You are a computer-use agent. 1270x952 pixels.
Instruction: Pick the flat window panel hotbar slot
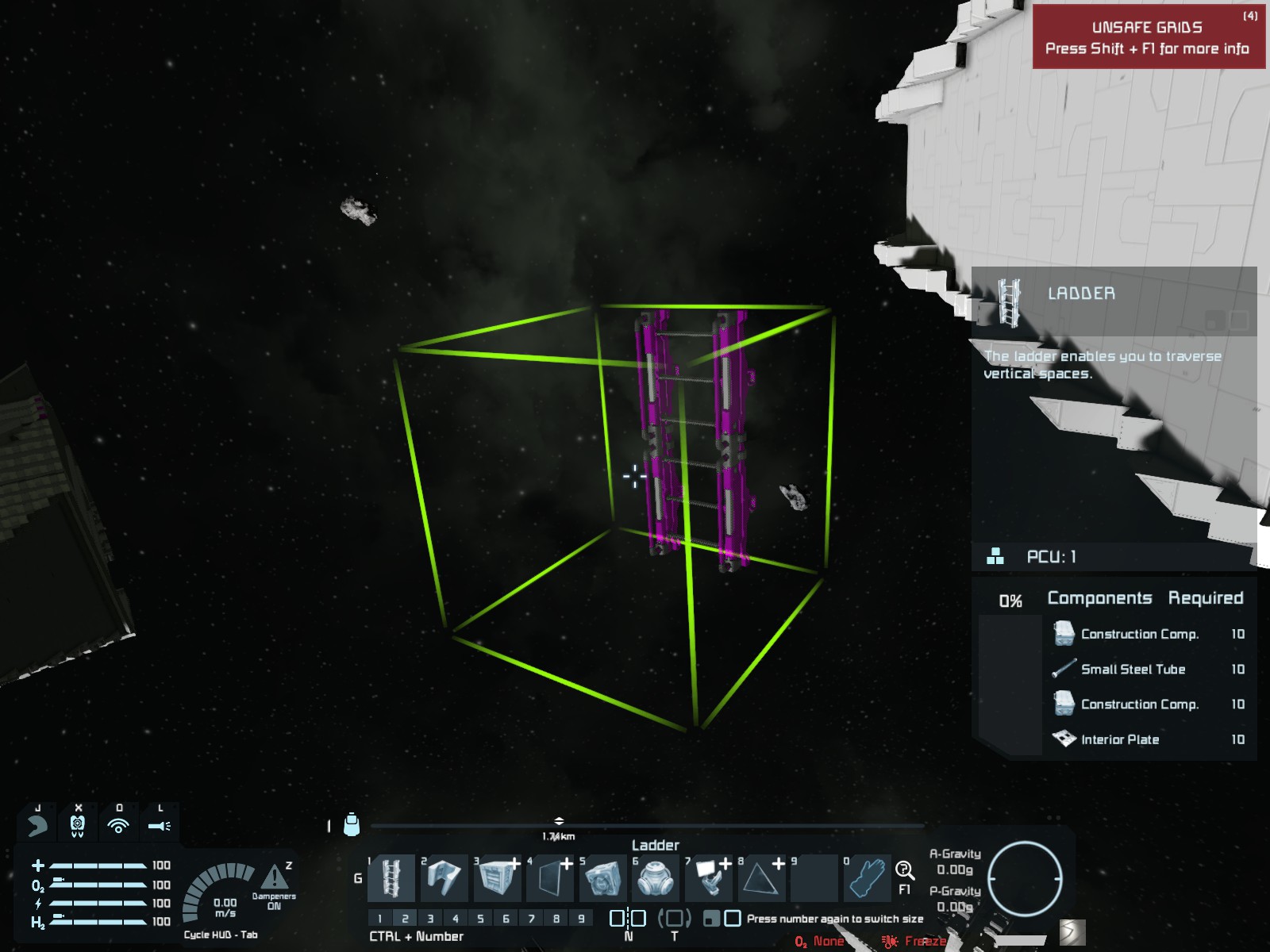tap(551, 878)
